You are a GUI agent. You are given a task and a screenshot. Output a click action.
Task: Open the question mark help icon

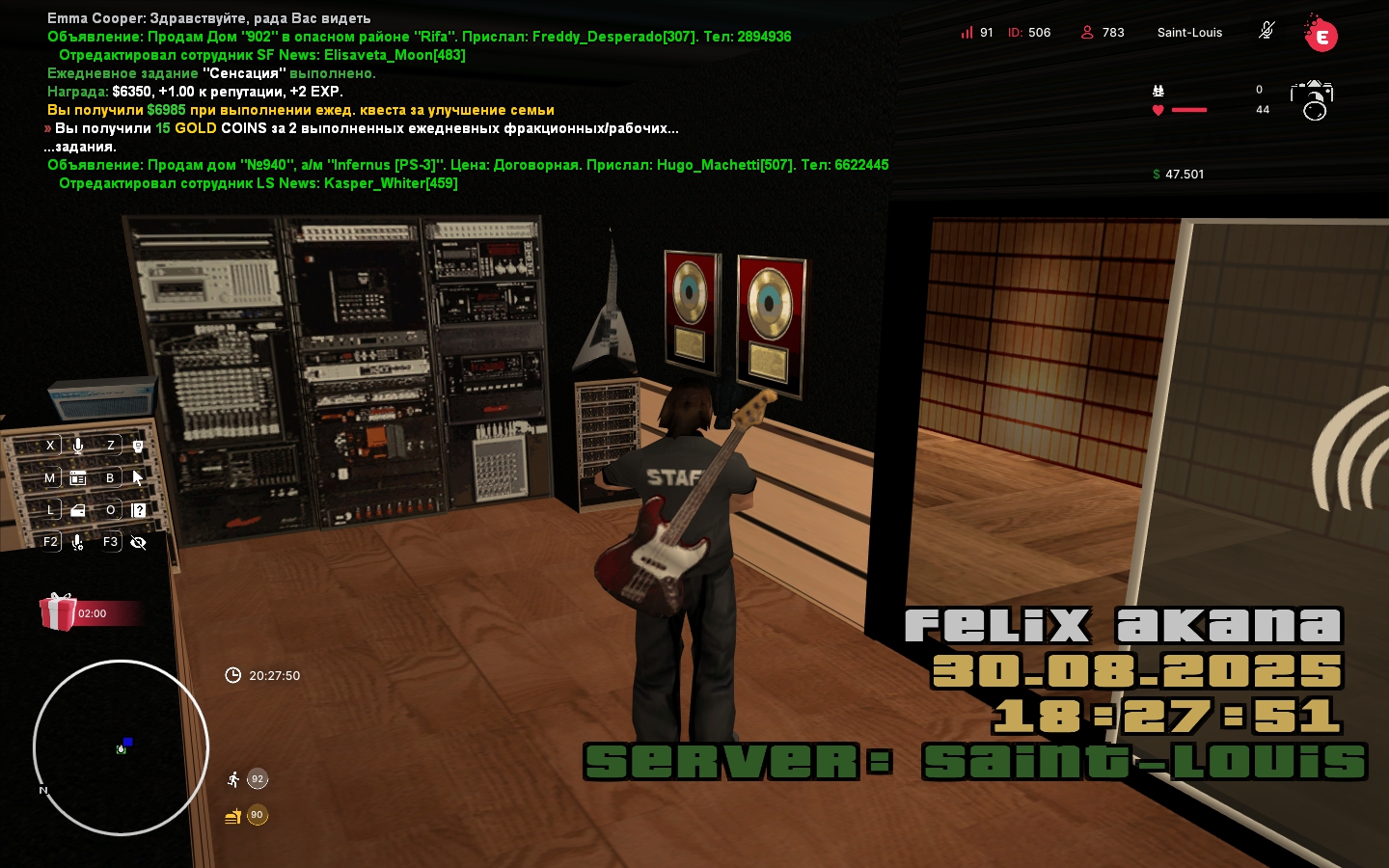click(139, 510)
